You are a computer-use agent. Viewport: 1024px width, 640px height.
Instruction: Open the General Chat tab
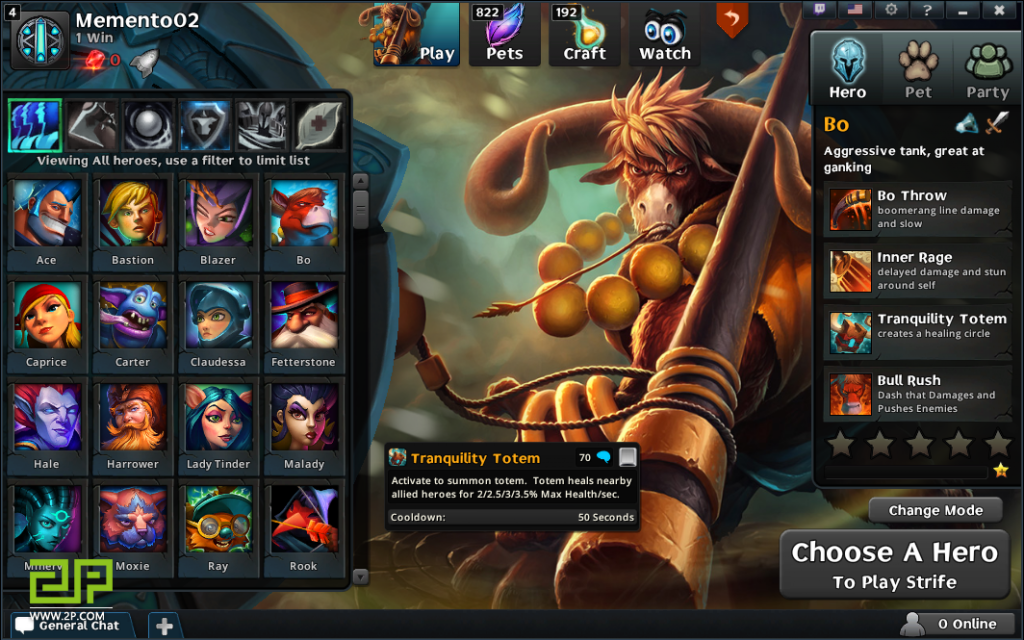point(68,625)
